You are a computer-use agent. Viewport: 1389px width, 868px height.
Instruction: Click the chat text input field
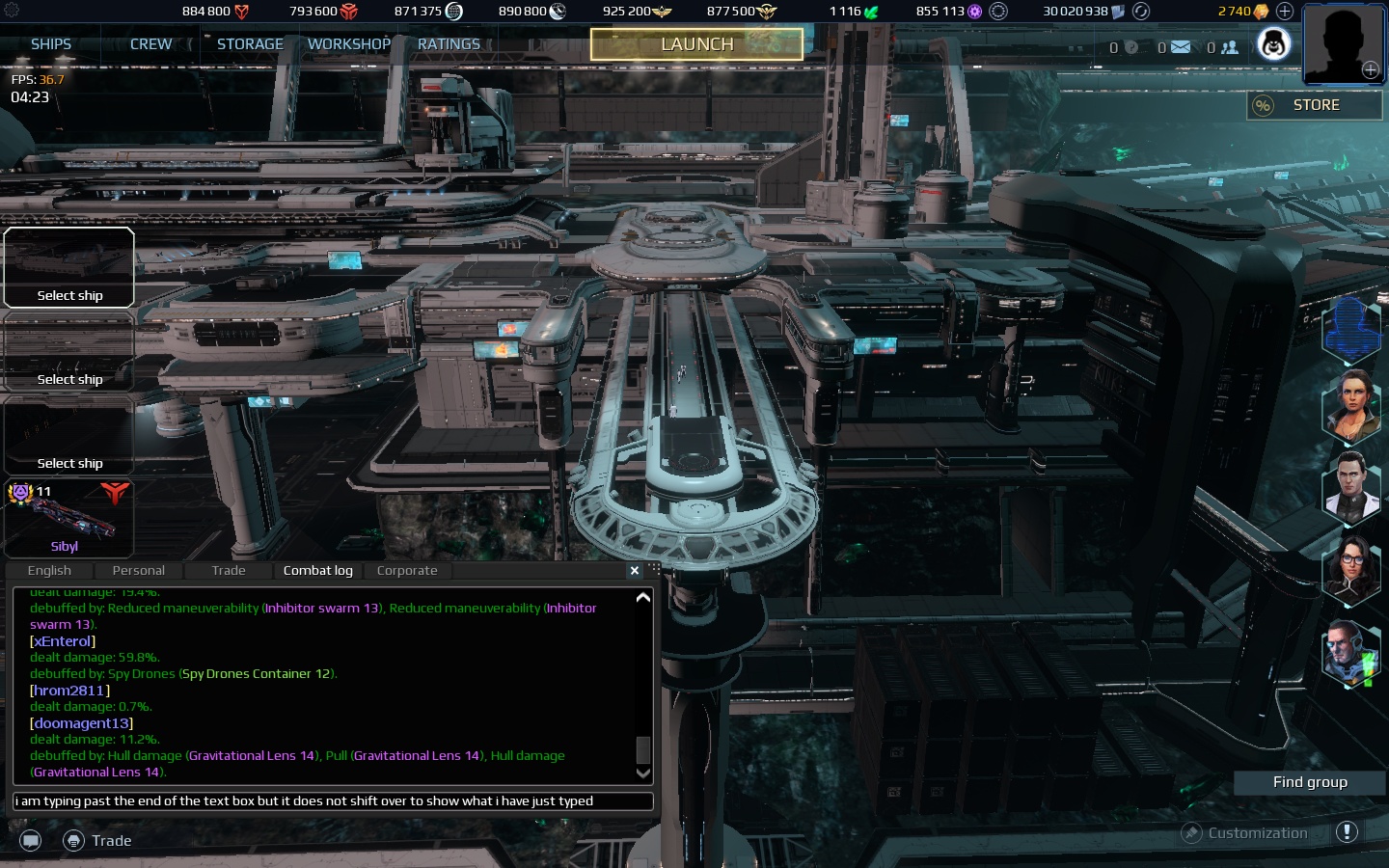tap(333, 801)
